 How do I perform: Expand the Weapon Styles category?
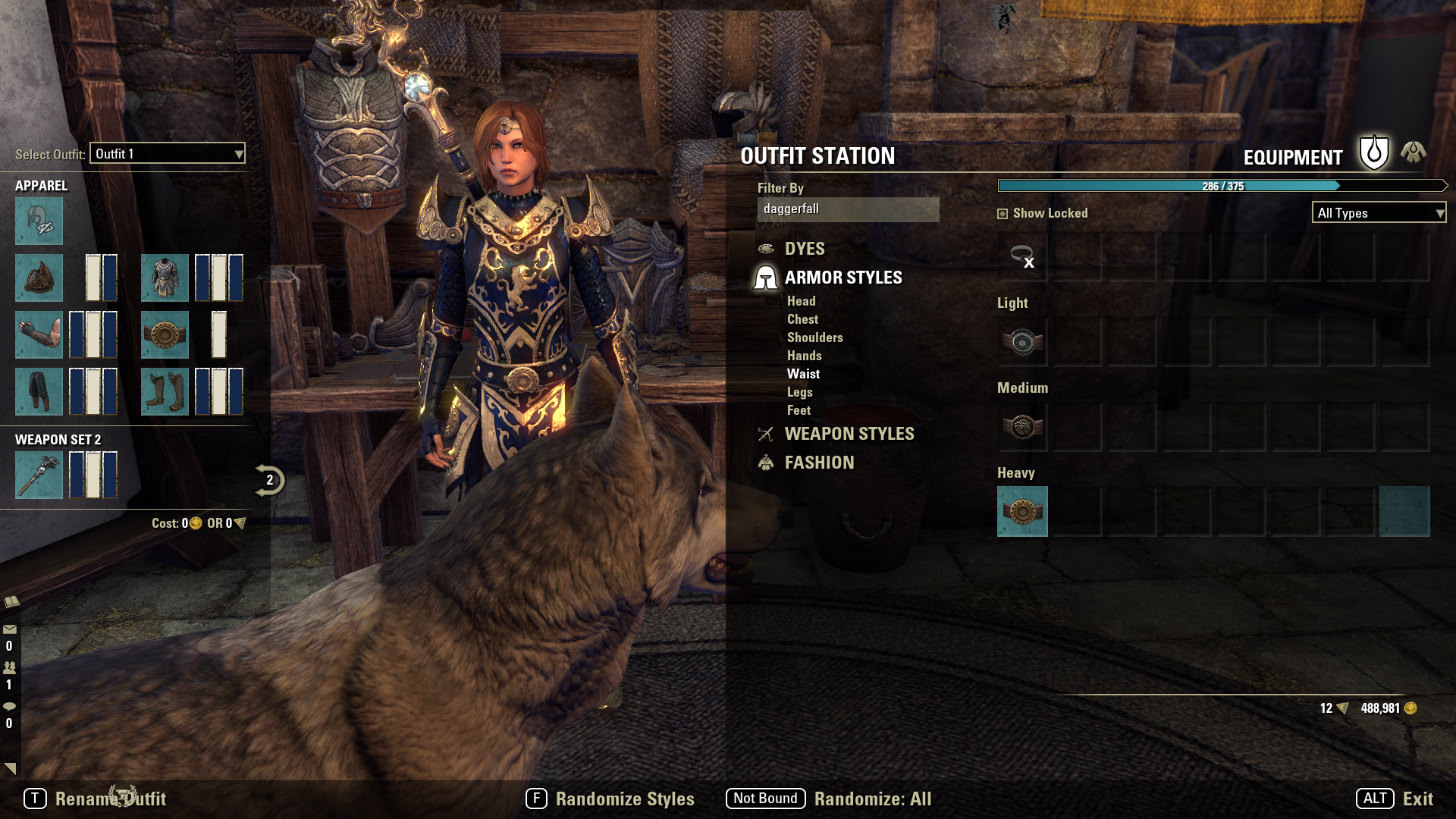tap(849, 434)
